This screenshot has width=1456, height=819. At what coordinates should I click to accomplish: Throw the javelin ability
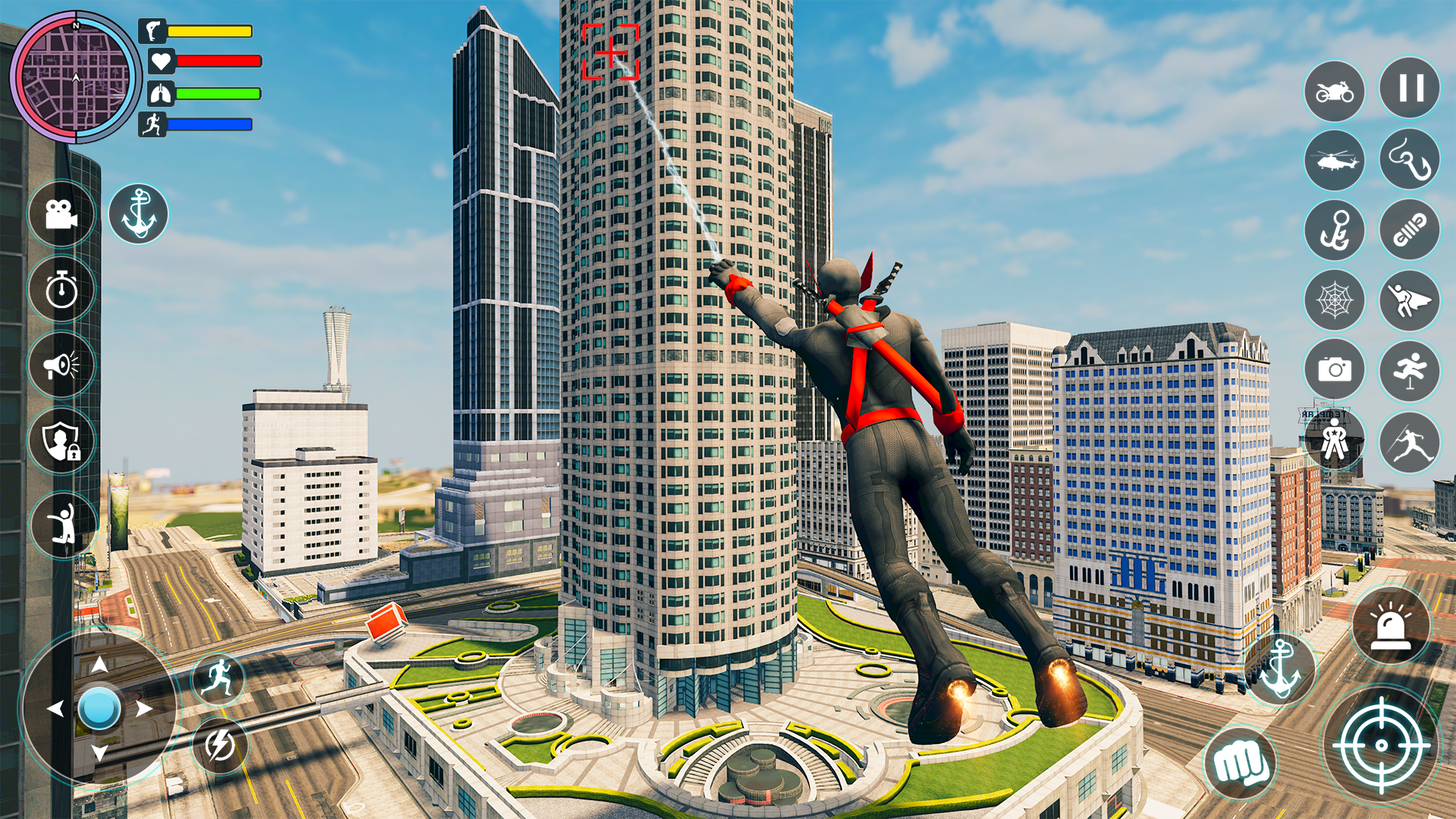coord(1408,438)
